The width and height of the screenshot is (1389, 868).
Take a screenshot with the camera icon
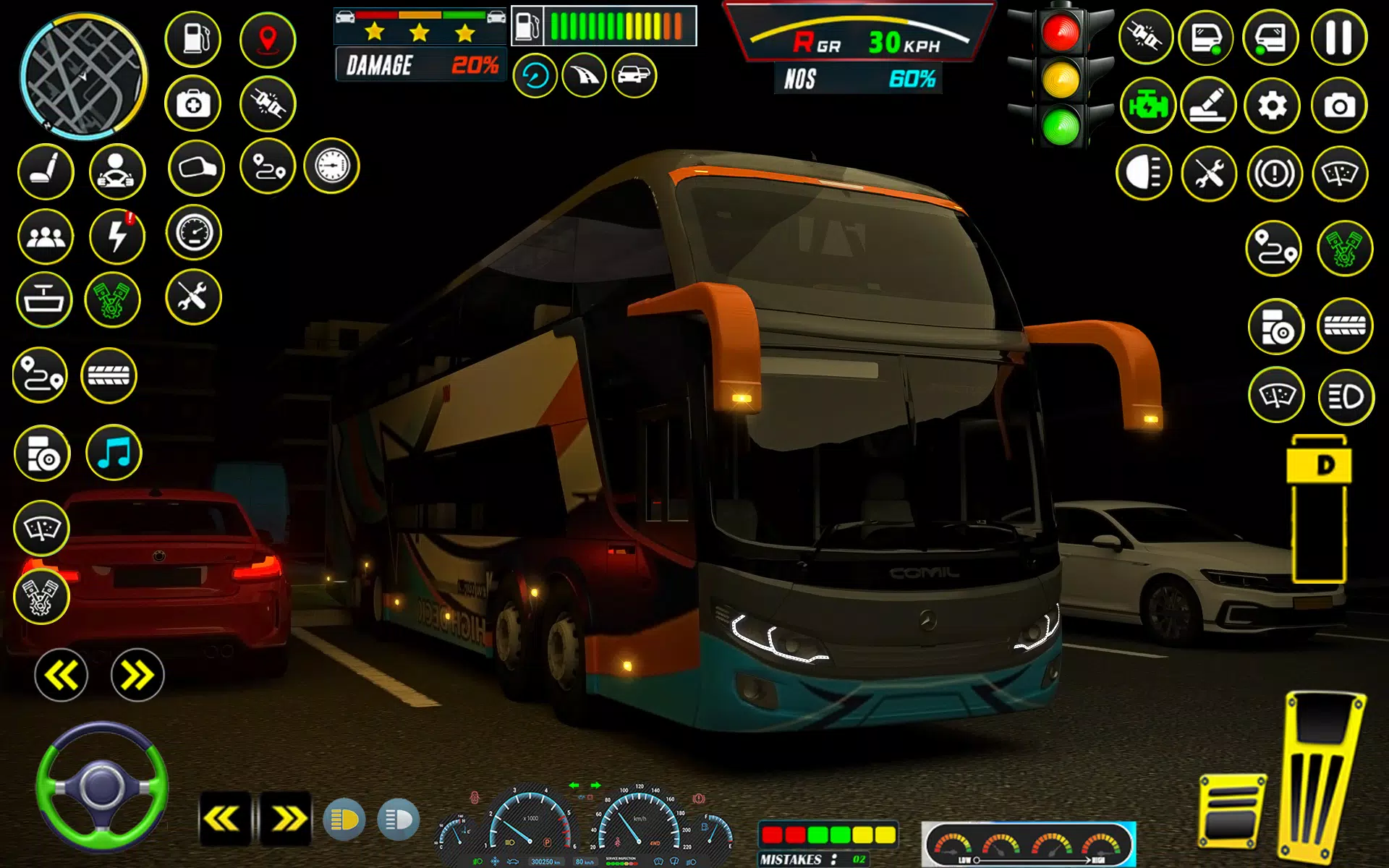(x=1339, y=106)
